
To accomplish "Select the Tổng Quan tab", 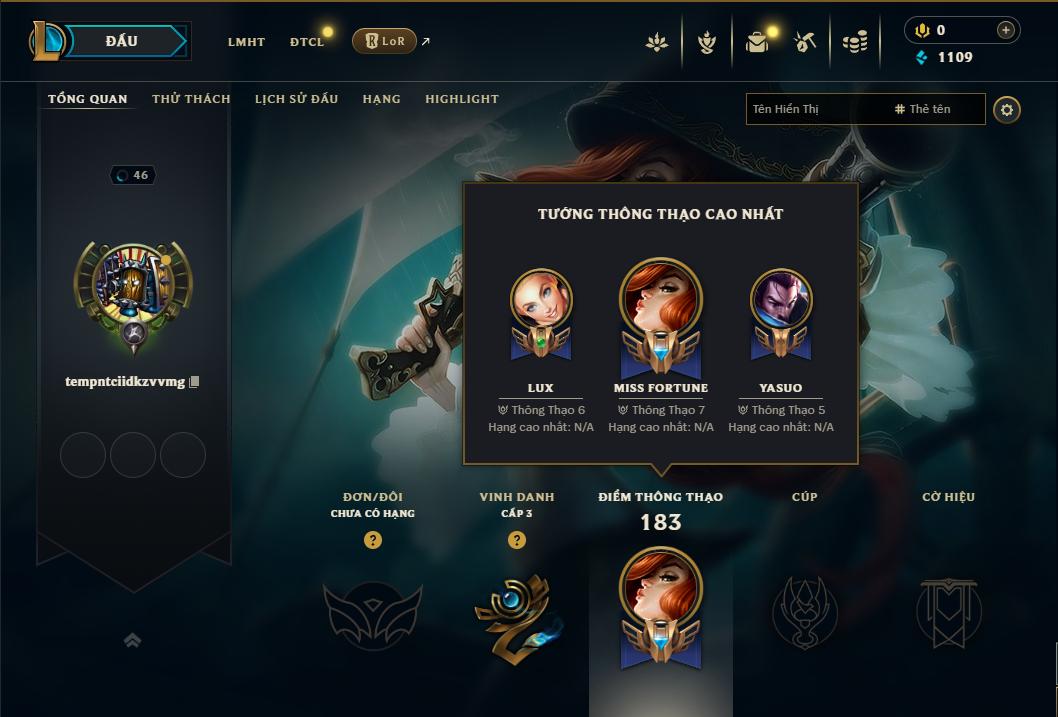I will coord(88,99).
